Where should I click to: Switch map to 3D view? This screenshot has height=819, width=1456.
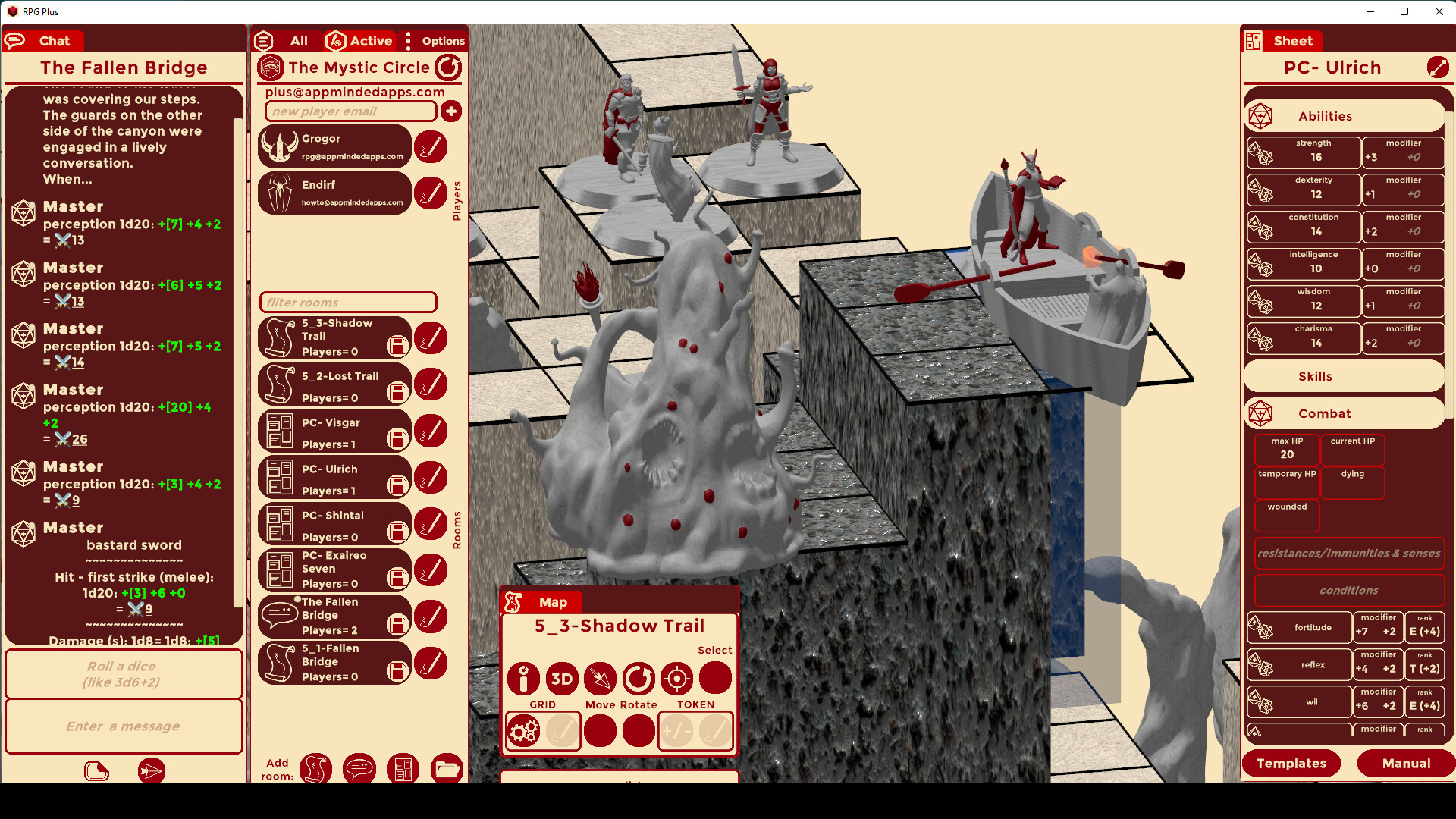pos(562,679)
